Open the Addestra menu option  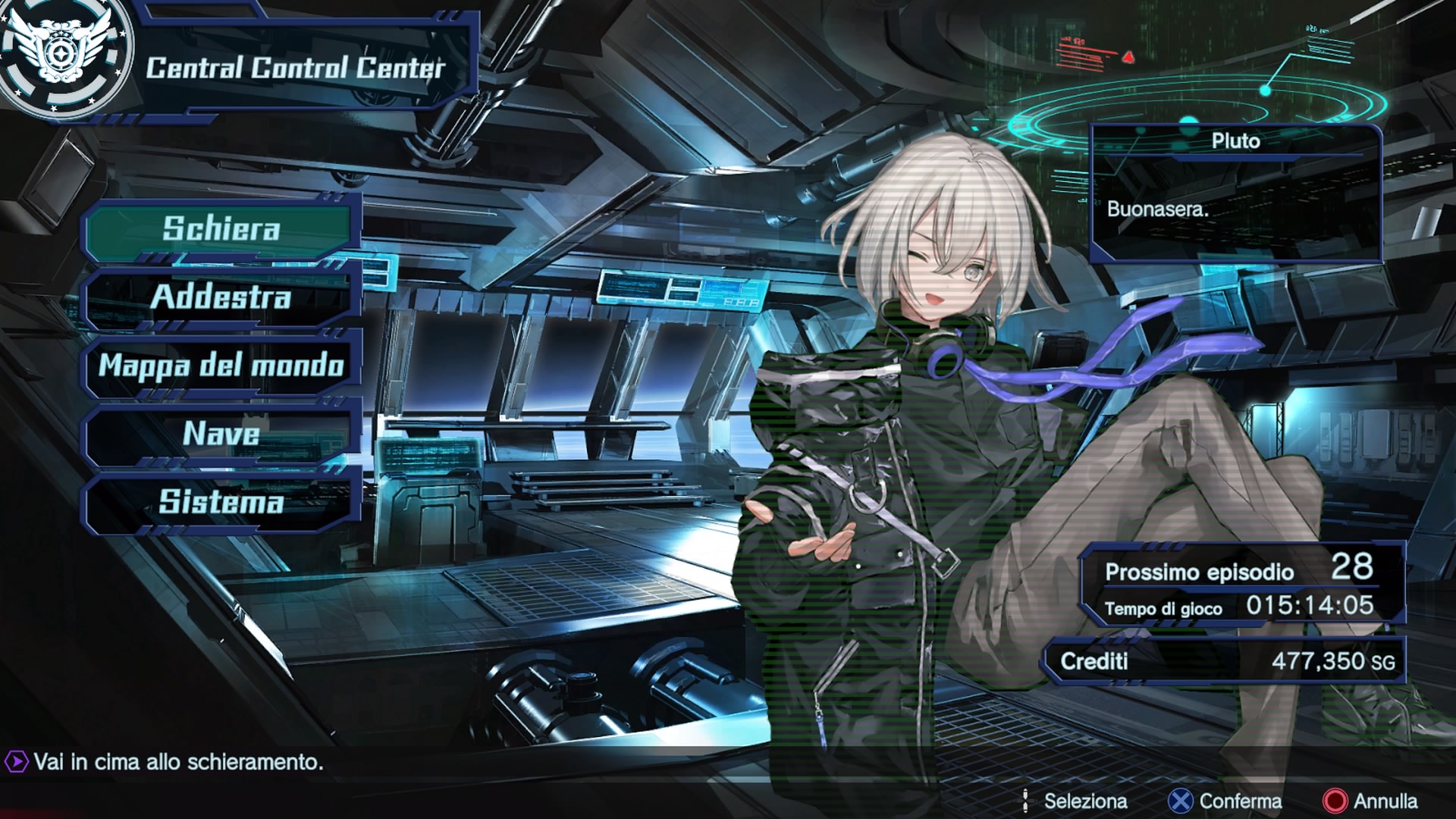point(221,297)
